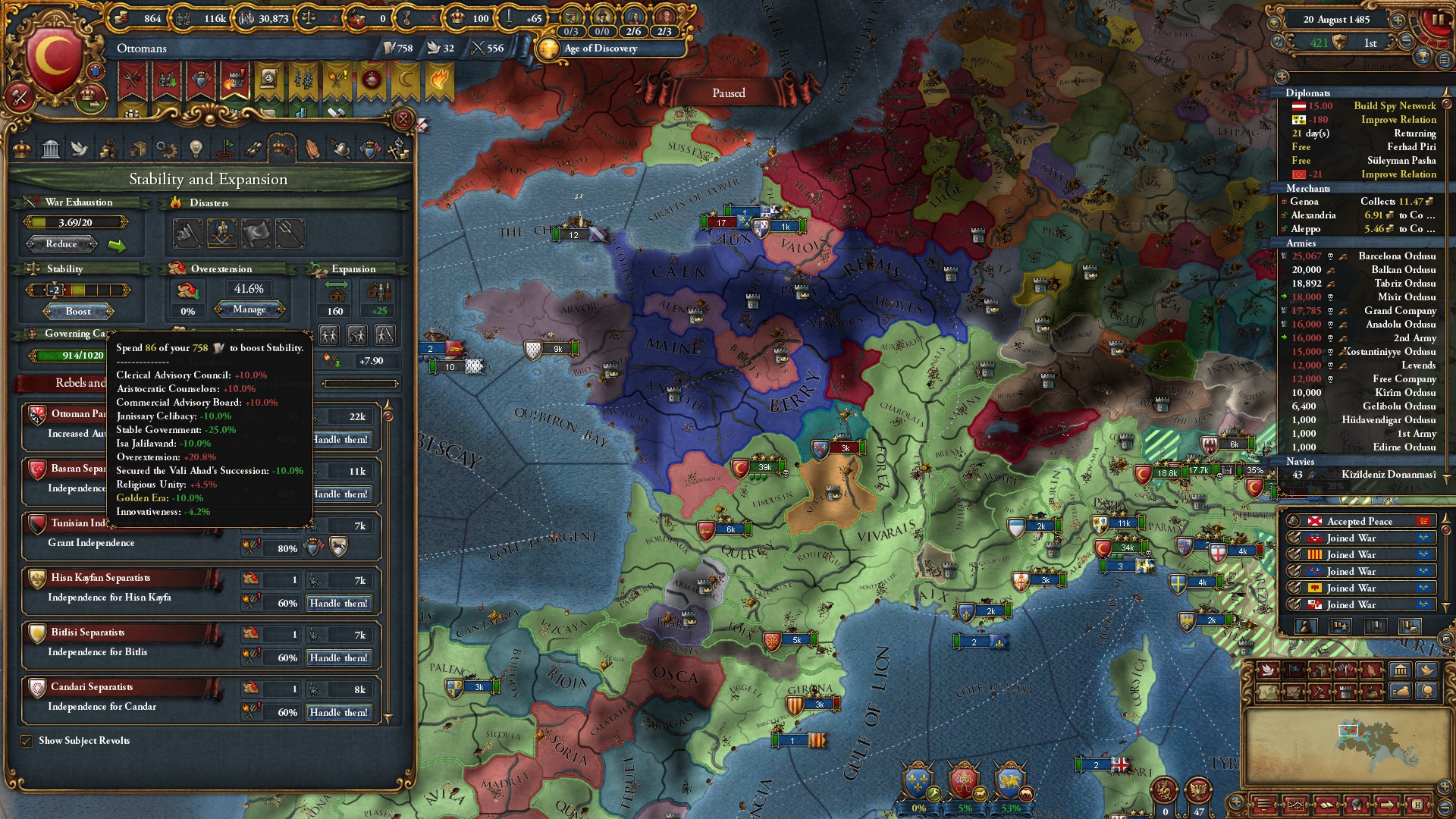Open the Accepted Peace notification
This screenshot has width=1456, height=819.
pos(1360,522)
